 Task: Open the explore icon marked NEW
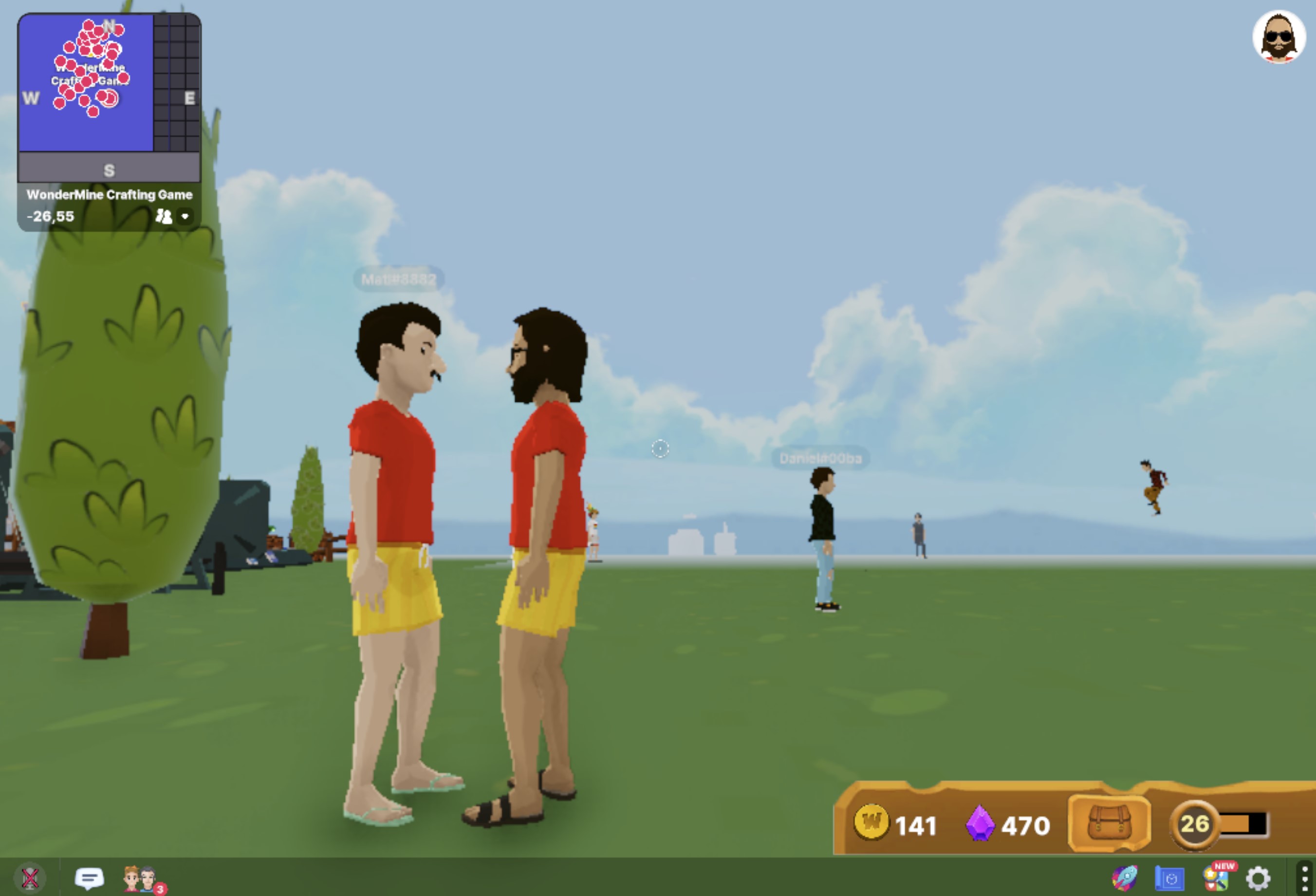[1216, 878]
